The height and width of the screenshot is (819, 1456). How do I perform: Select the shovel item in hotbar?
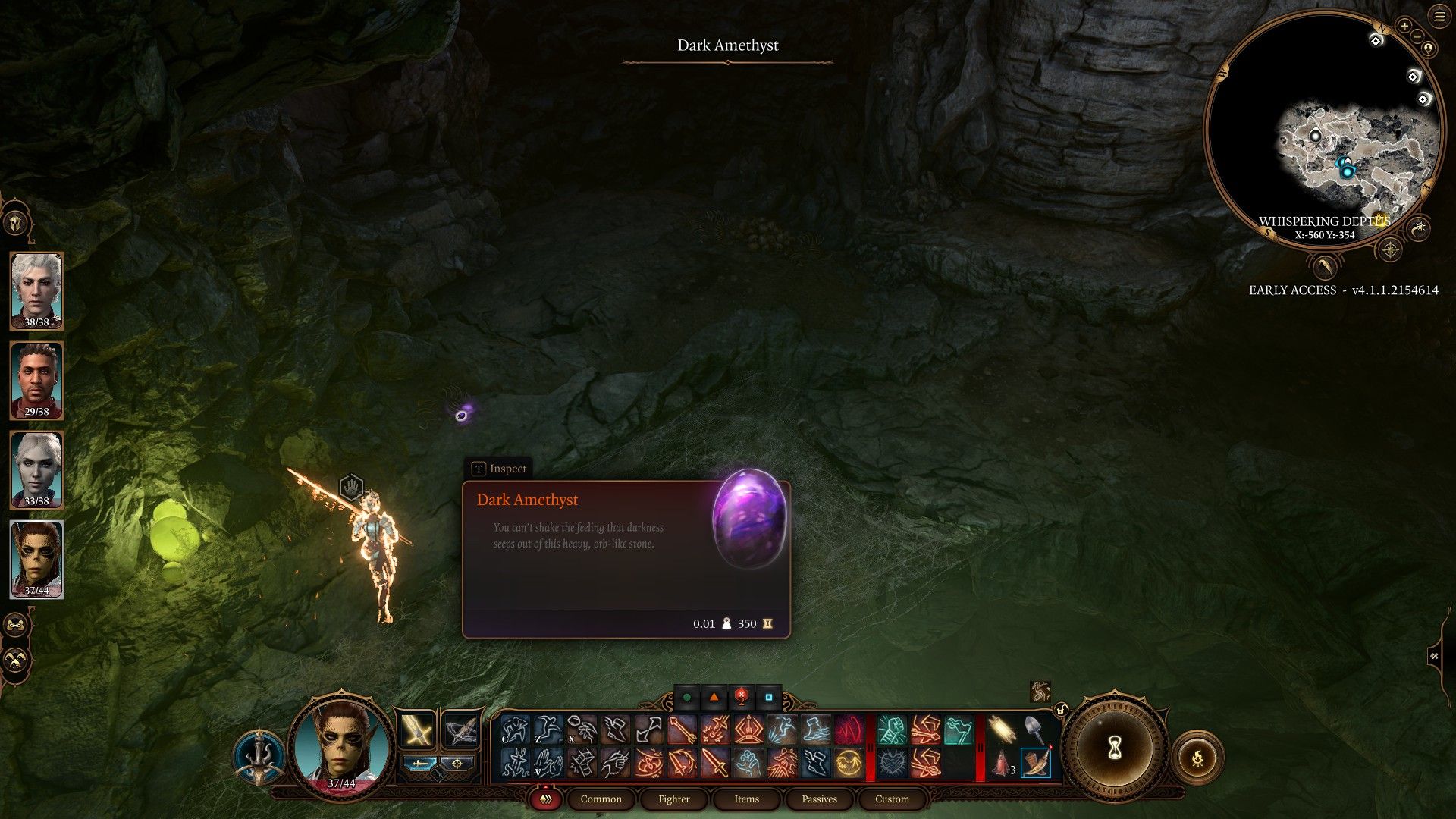click(1034, 730)
